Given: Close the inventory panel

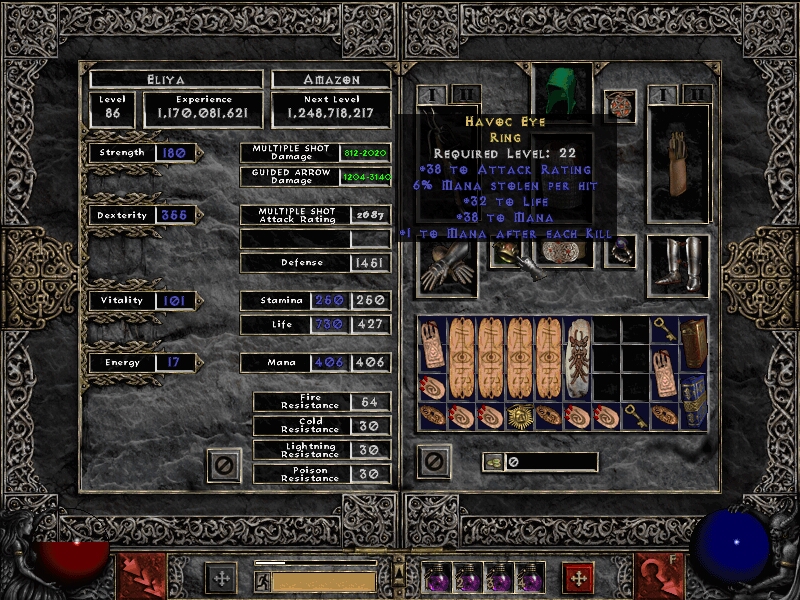Looking at the screenshot, I should tap(433, 461).
